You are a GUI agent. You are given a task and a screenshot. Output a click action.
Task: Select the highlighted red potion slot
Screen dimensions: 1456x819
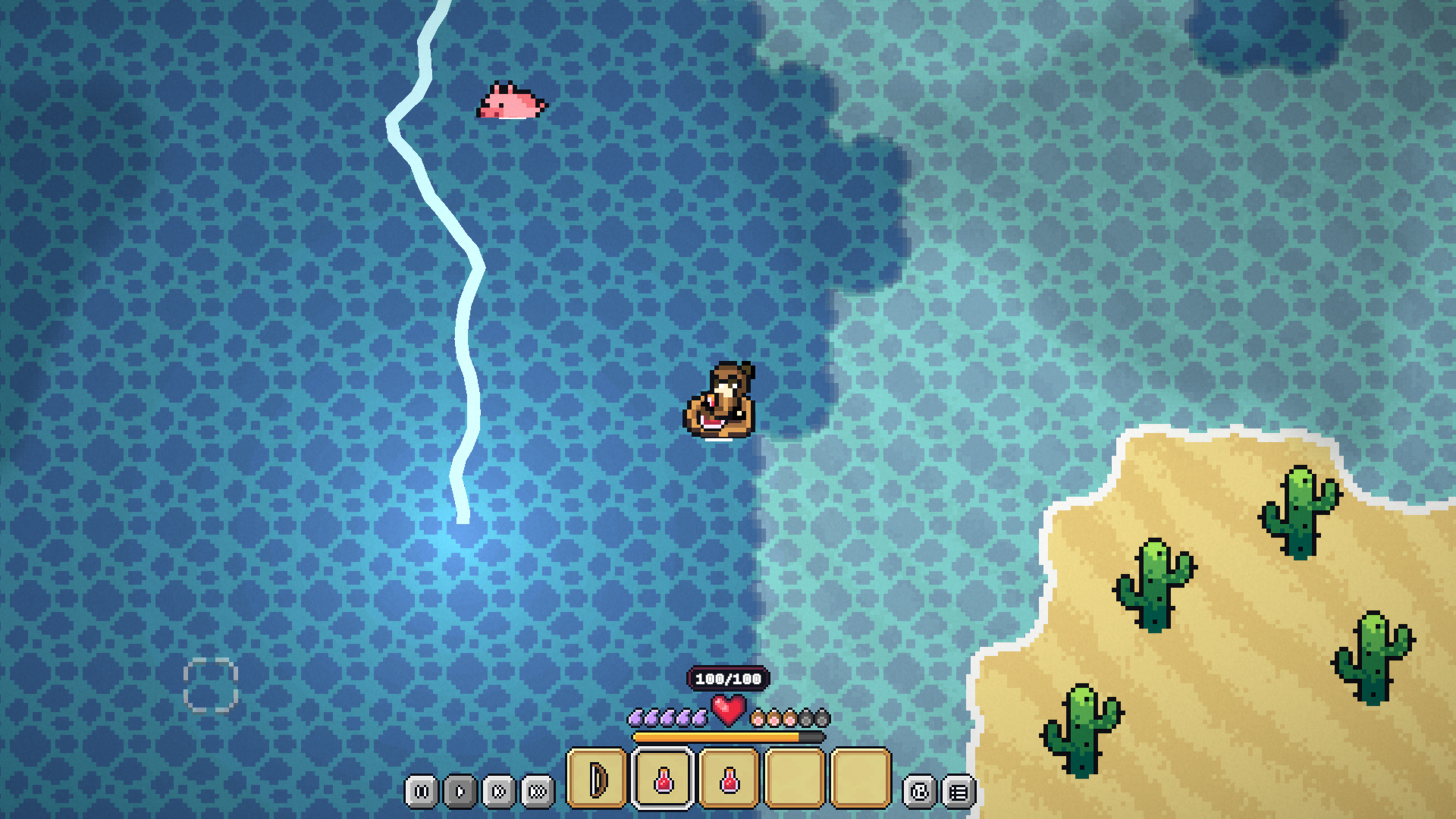[663, 778]
